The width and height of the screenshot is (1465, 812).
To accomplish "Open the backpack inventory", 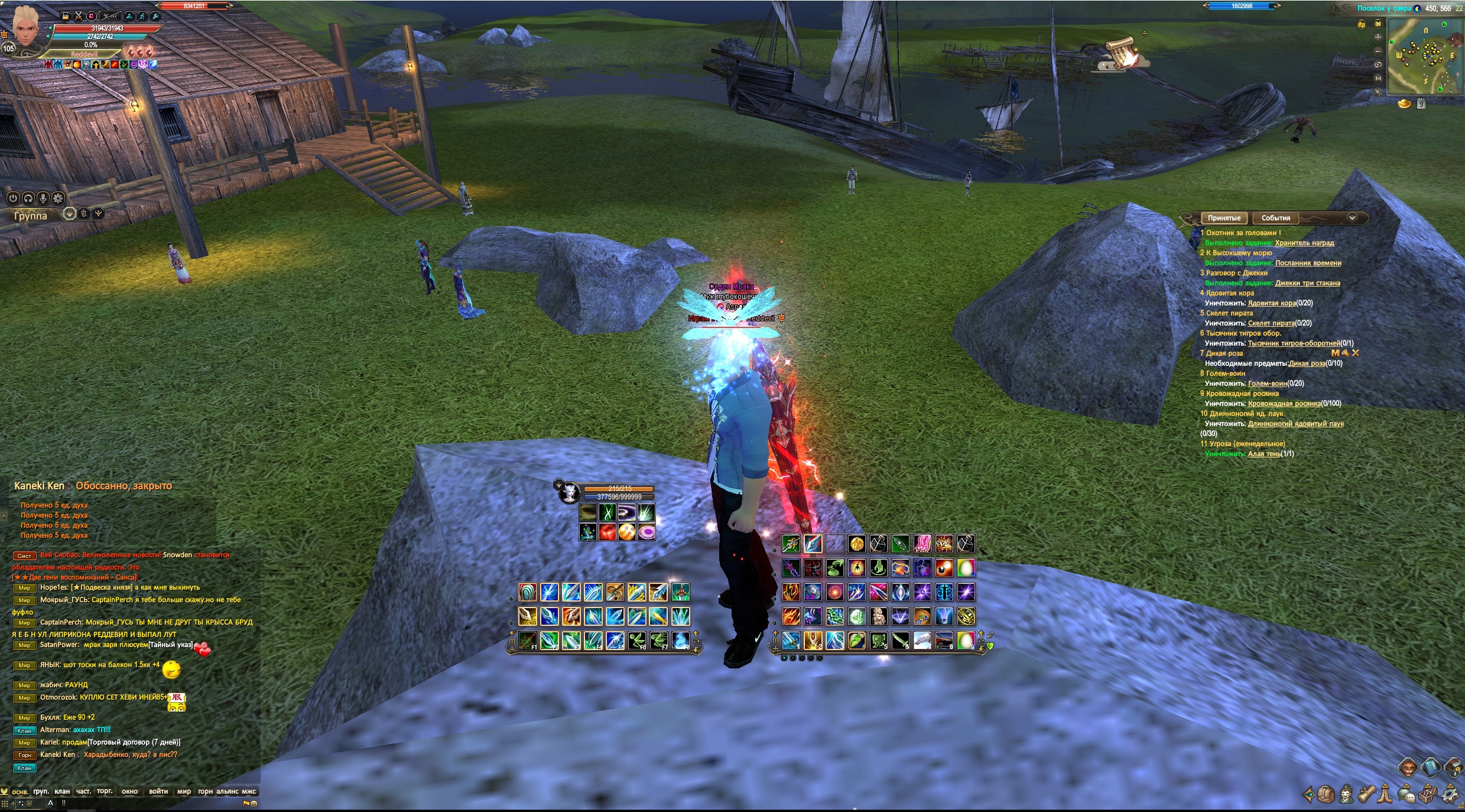I will click(x=1326, y=795).
